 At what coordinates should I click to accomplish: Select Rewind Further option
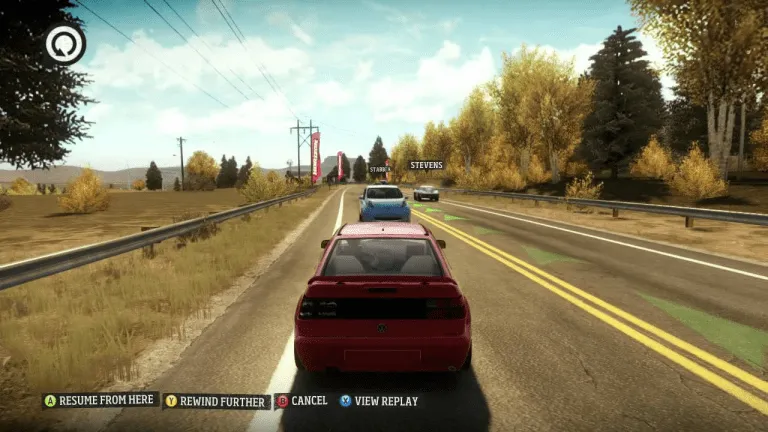pyautogui.click(x=217, y=401)
